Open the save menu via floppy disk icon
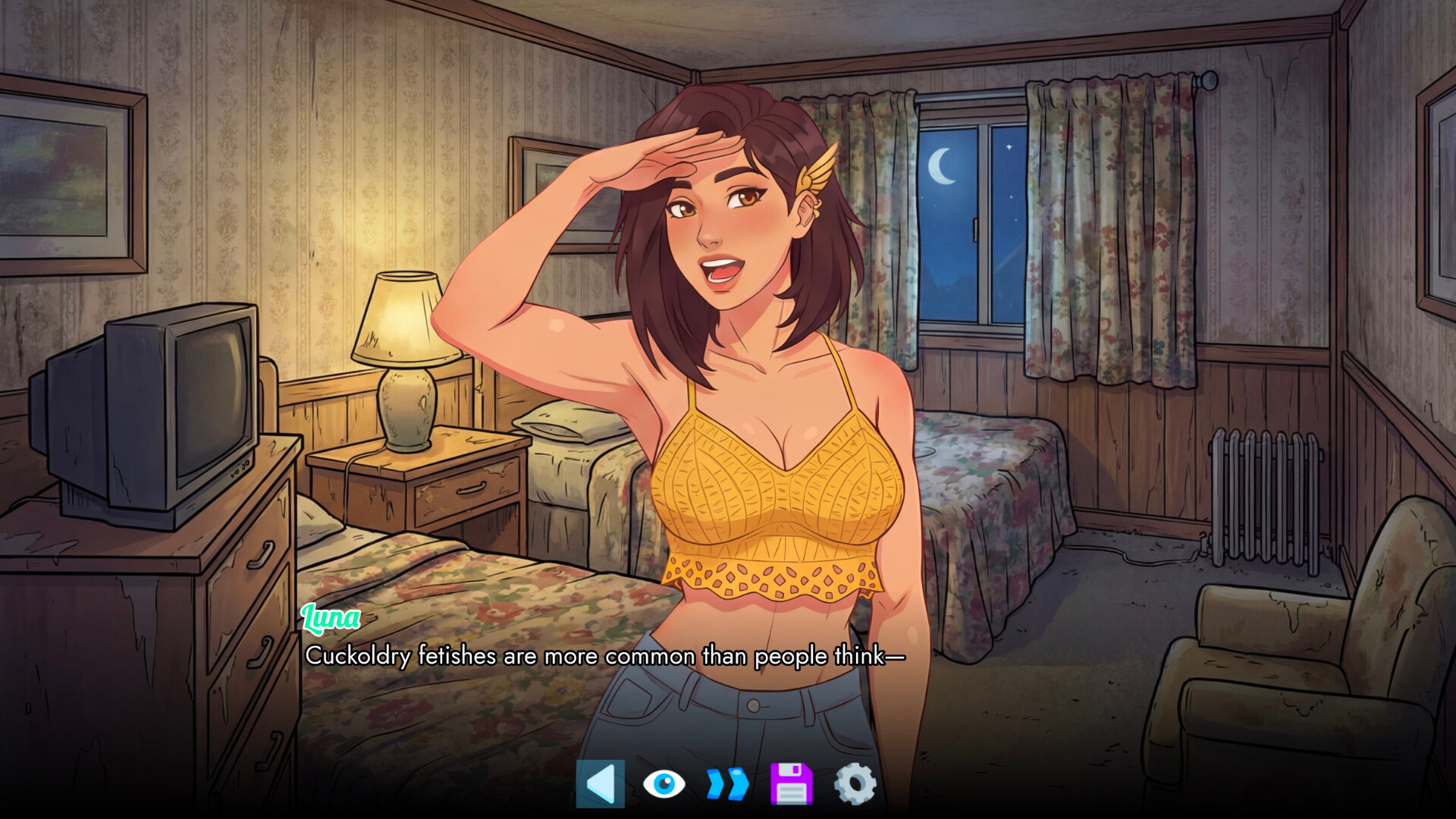 791,783
